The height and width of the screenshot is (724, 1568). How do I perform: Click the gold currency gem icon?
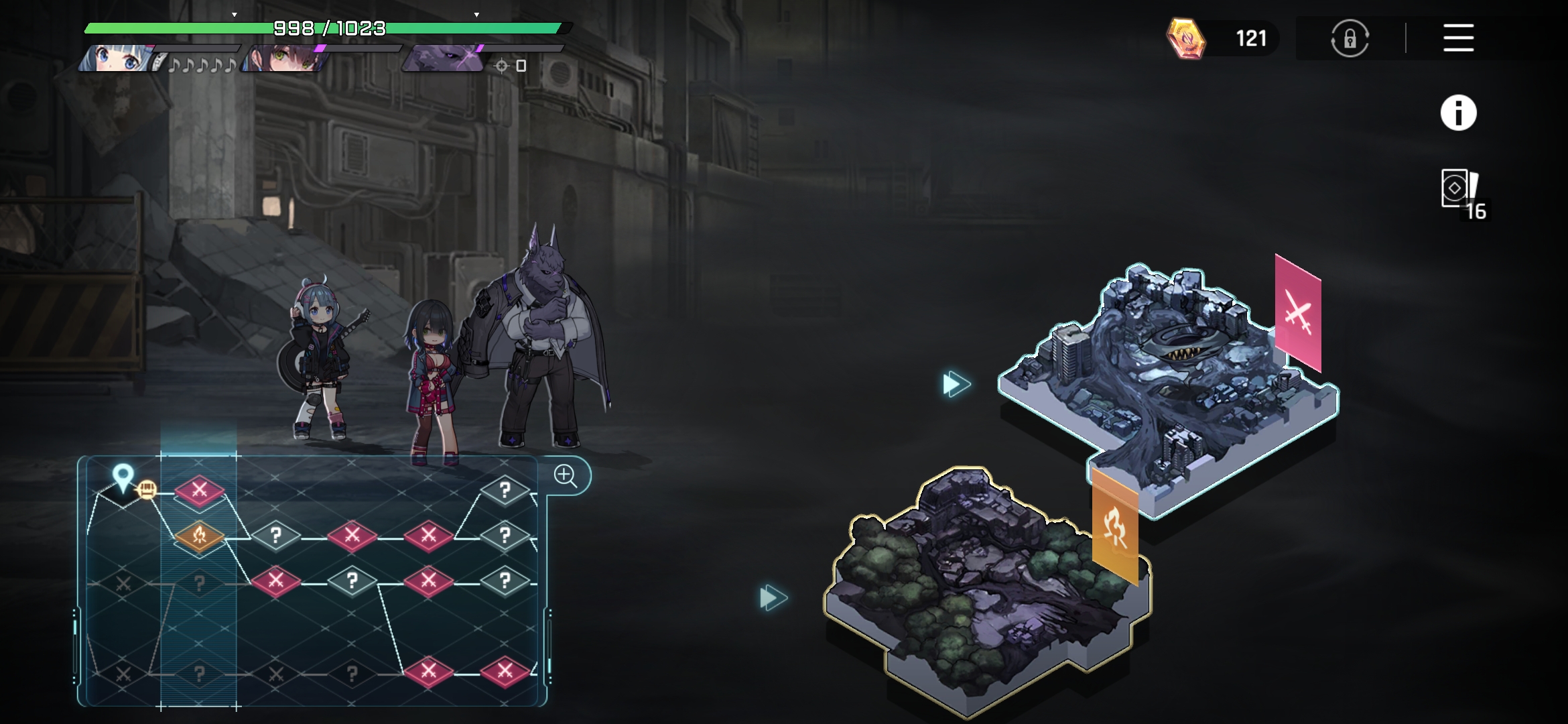coord(1185,38)
